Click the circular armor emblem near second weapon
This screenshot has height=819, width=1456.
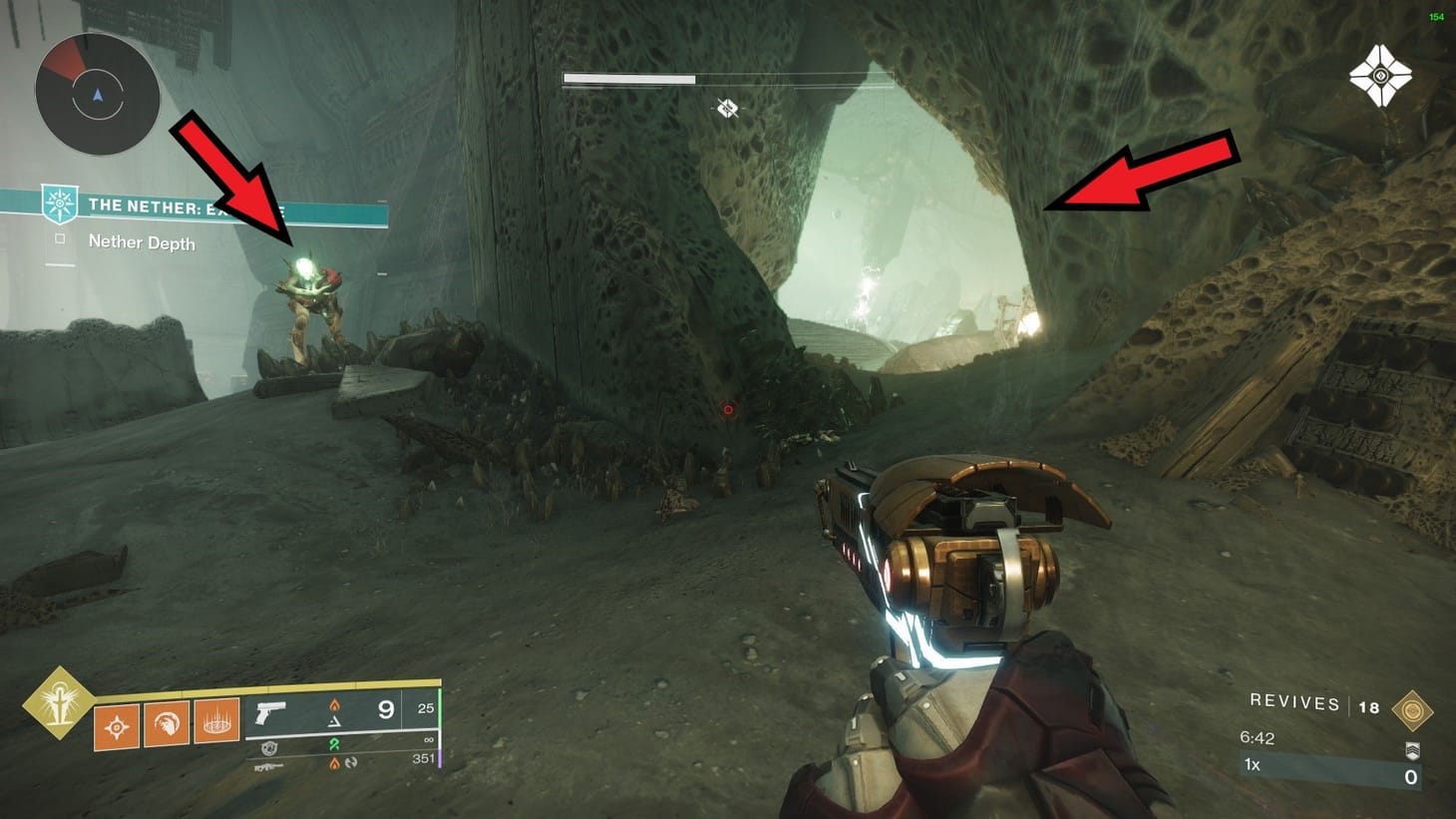269,748
